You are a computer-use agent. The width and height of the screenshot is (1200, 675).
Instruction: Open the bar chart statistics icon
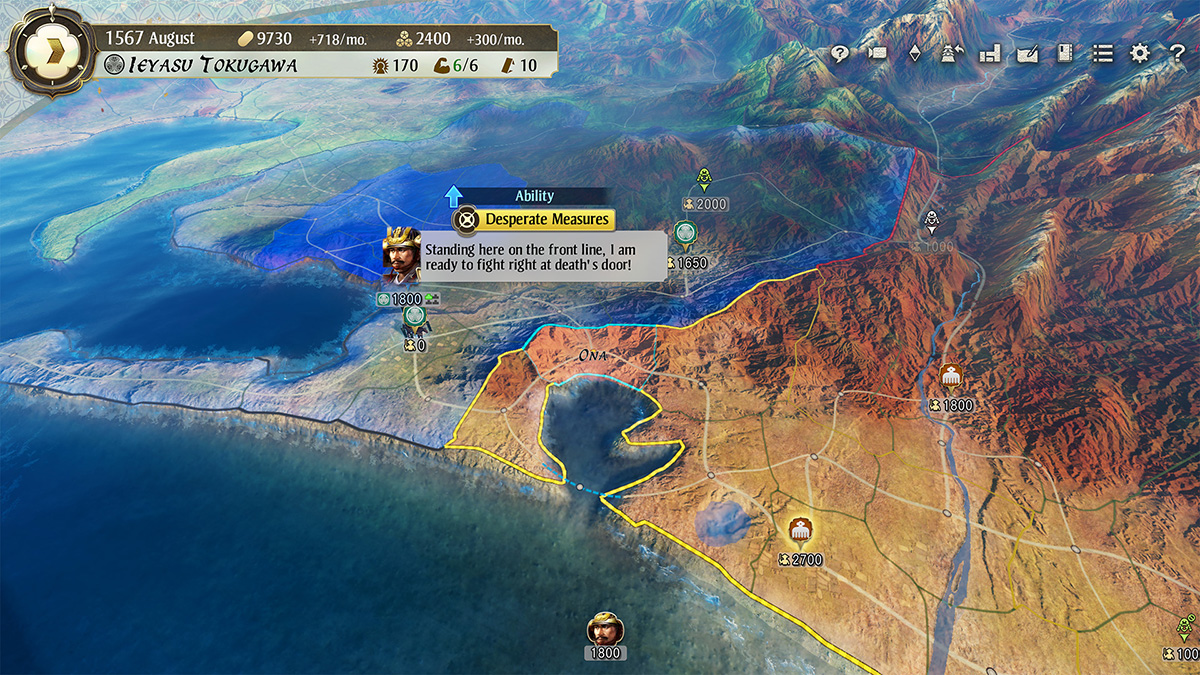click(x=990, y=54)
